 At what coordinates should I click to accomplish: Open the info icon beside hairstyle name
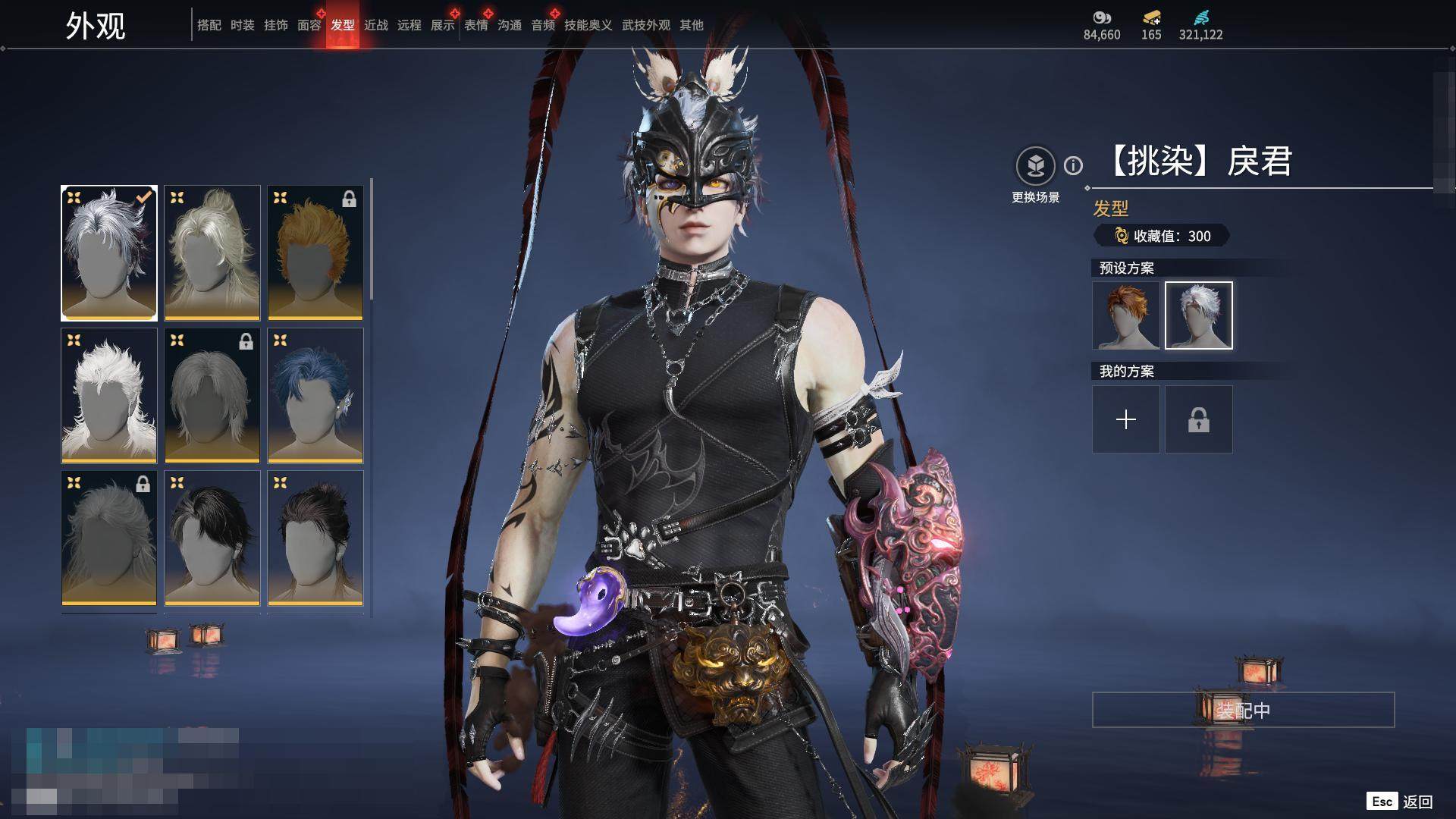coord(1073,165)
